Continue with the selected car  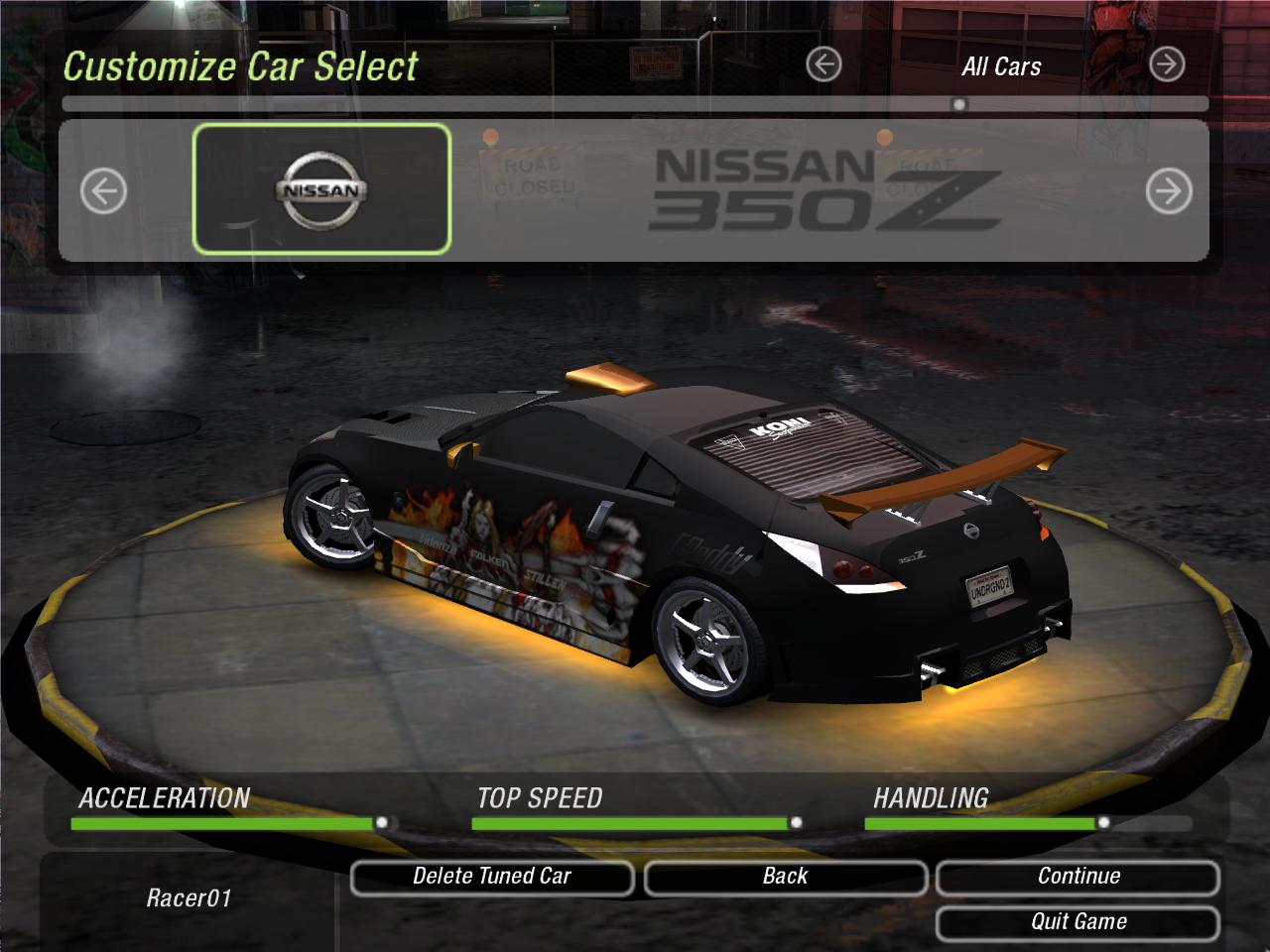coord(1078,877)
